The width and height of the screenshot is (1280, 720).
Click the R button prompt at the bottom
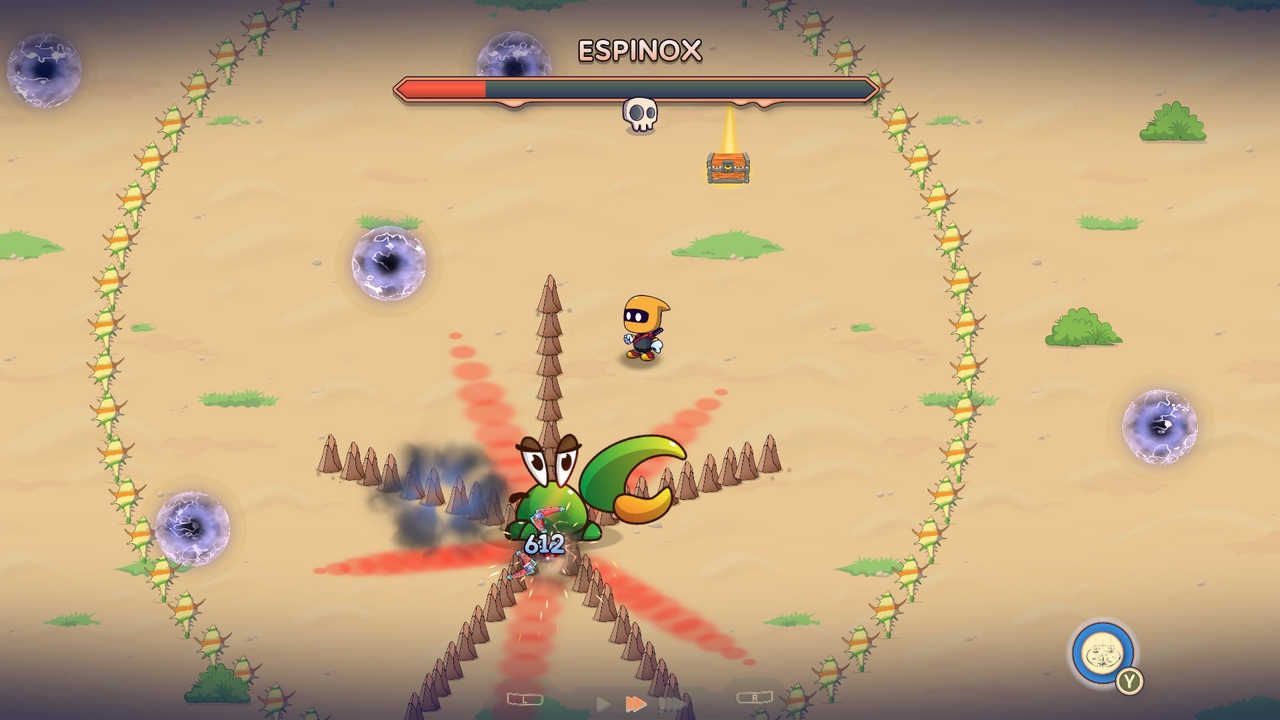coord(757,697)
